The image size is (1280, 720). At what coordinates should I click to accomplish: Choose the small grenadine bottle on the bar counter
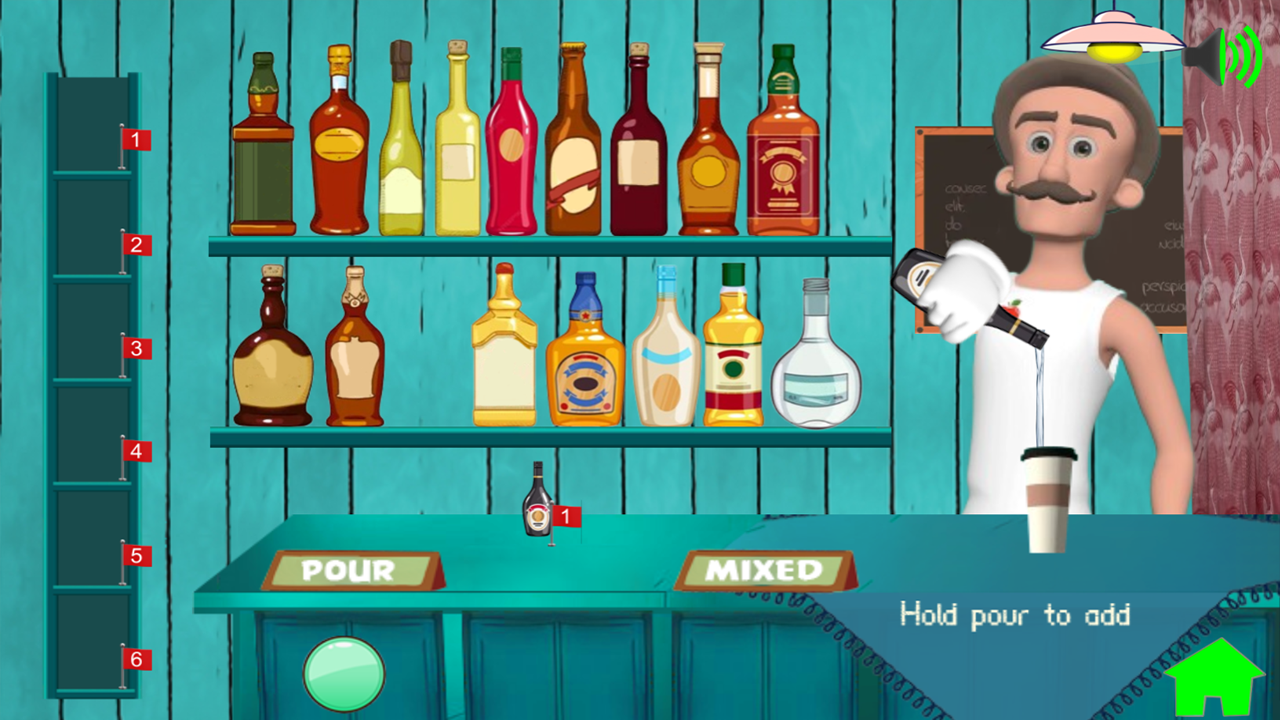tap(538, 500)
